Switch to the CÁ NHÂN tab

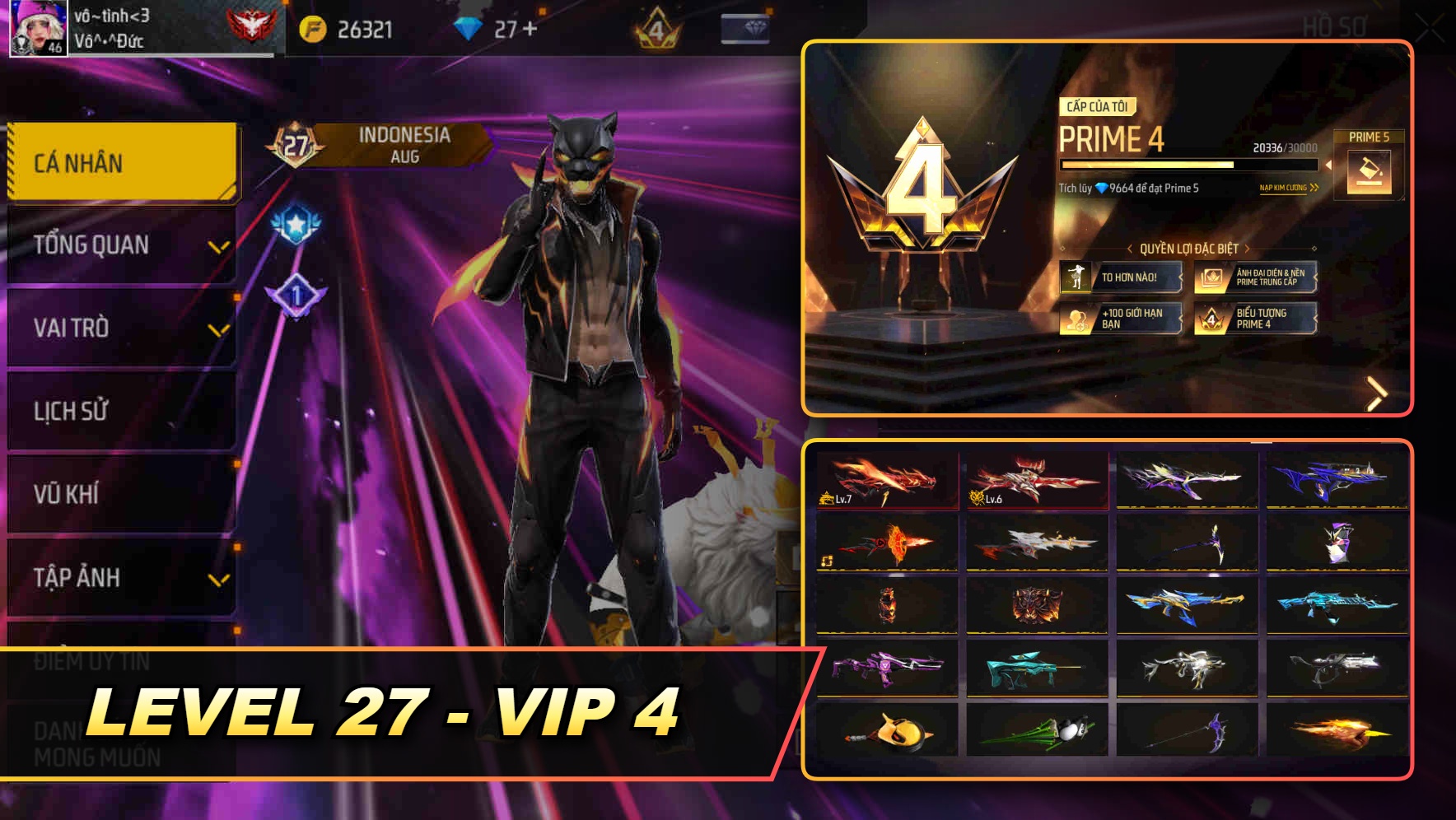[118, 161]
